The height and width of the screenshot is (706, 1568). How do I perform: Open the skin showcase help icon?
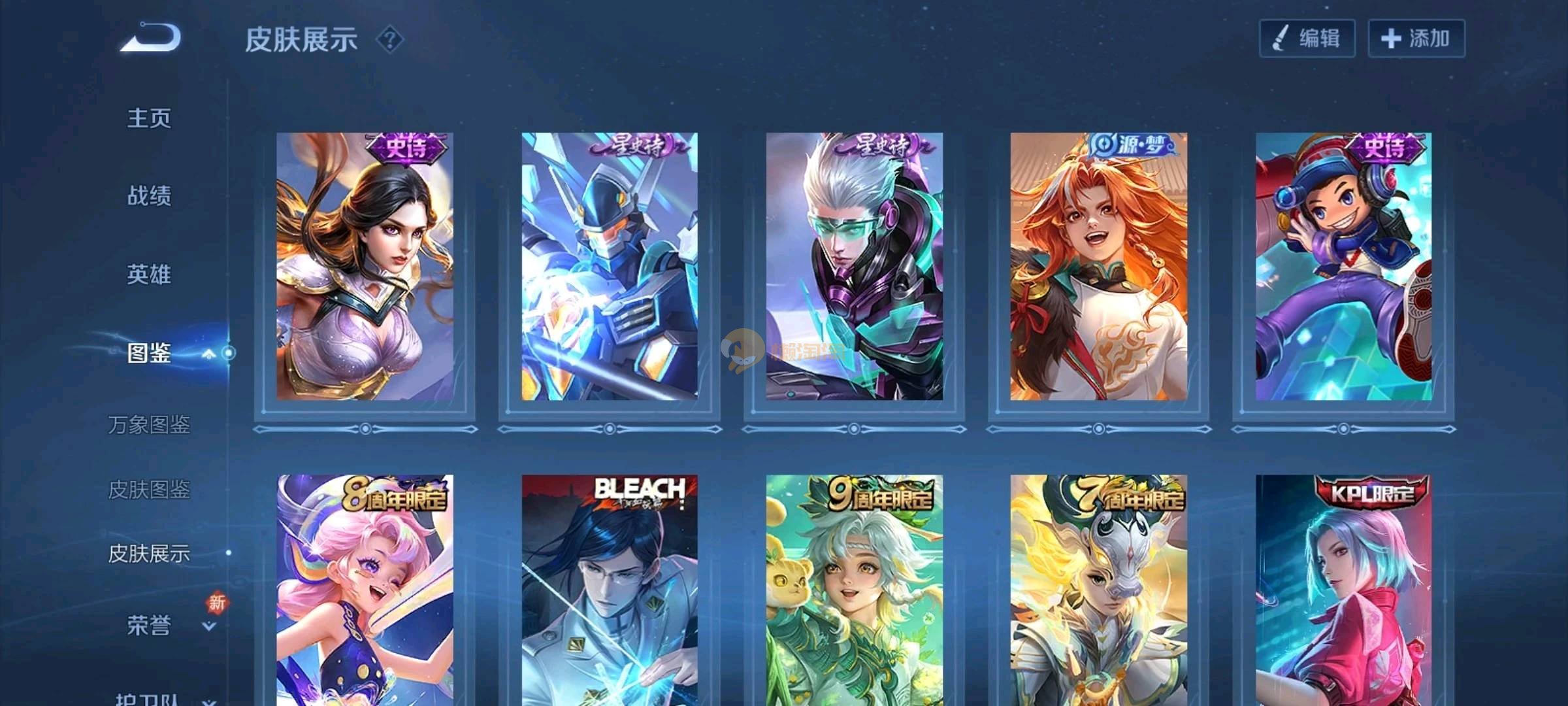[x=390, y=40]
